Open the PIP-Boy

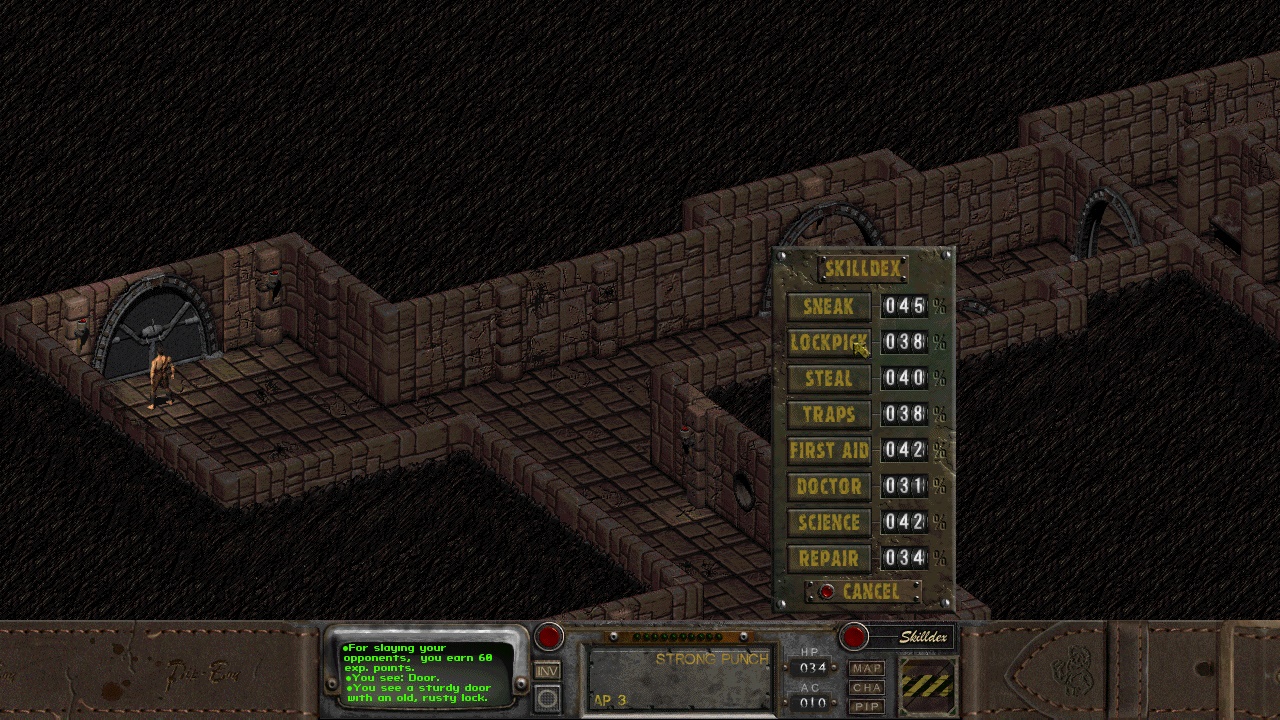coord(867,706)
